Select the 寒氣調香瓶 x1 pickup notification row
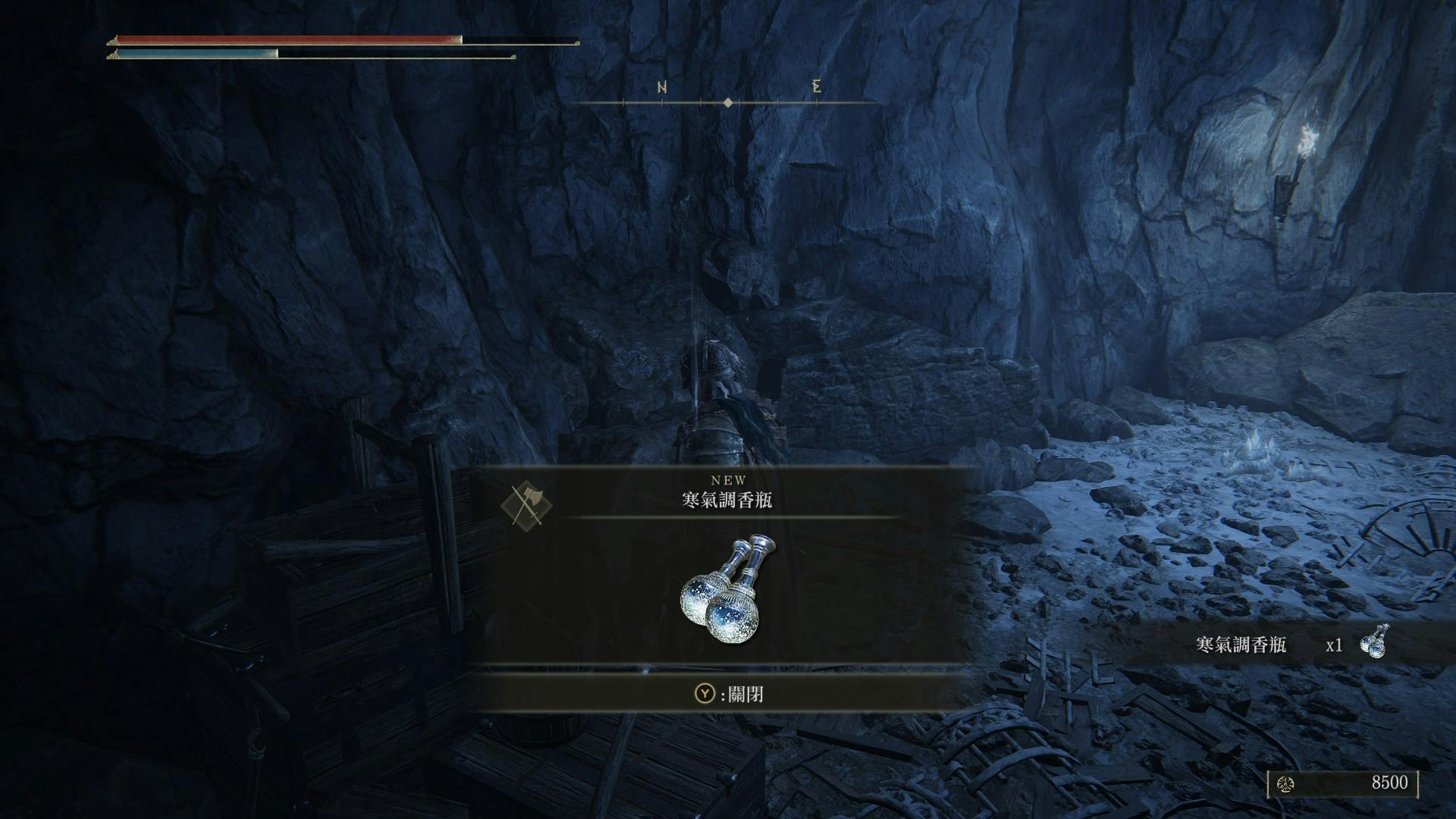This screenshot has width=1456, height=819. click(1289, 644)
